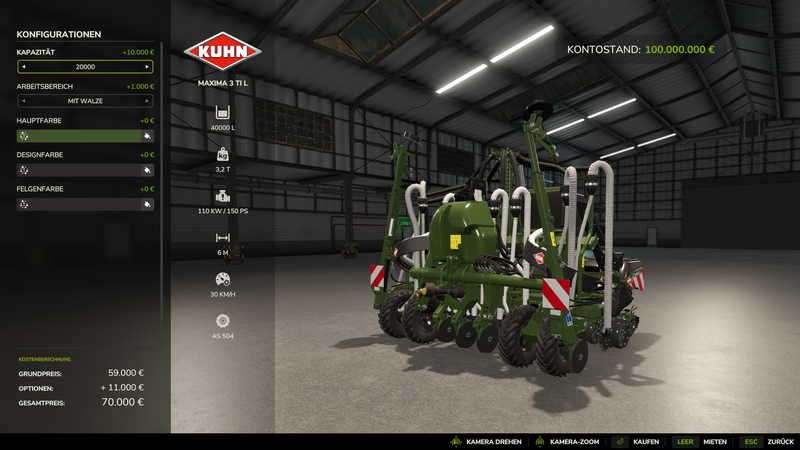Click the paint bucket icon for Hauptfarbe
This screenshot has height=450, width=800.
(x=147, y=136)
